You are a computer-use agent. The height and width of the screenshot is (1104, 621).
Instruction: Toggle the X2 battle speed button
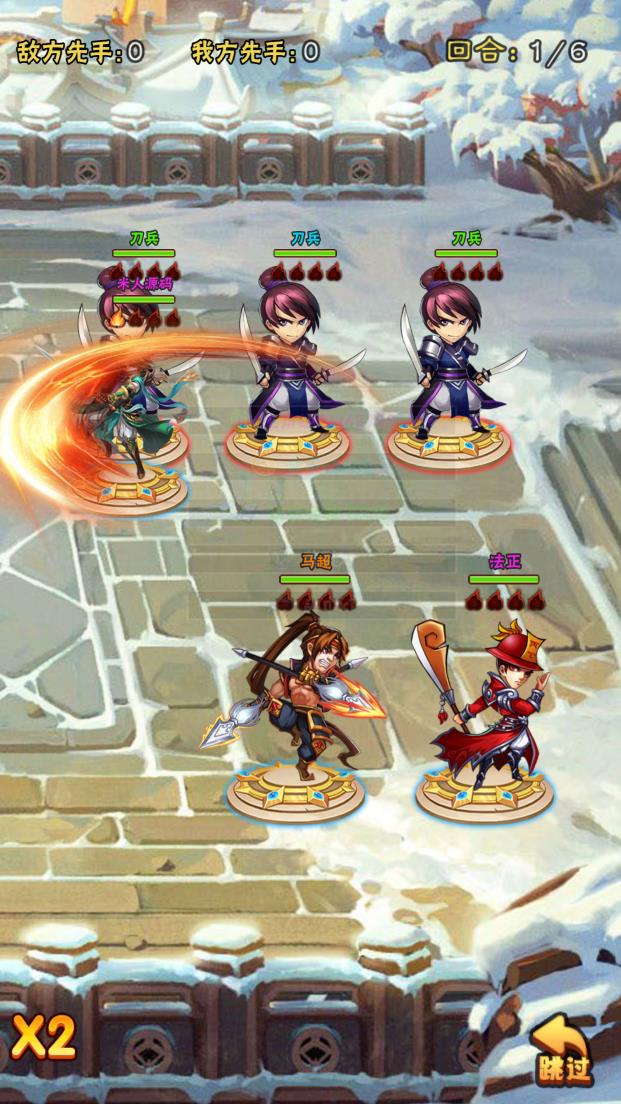[44, 1038]
